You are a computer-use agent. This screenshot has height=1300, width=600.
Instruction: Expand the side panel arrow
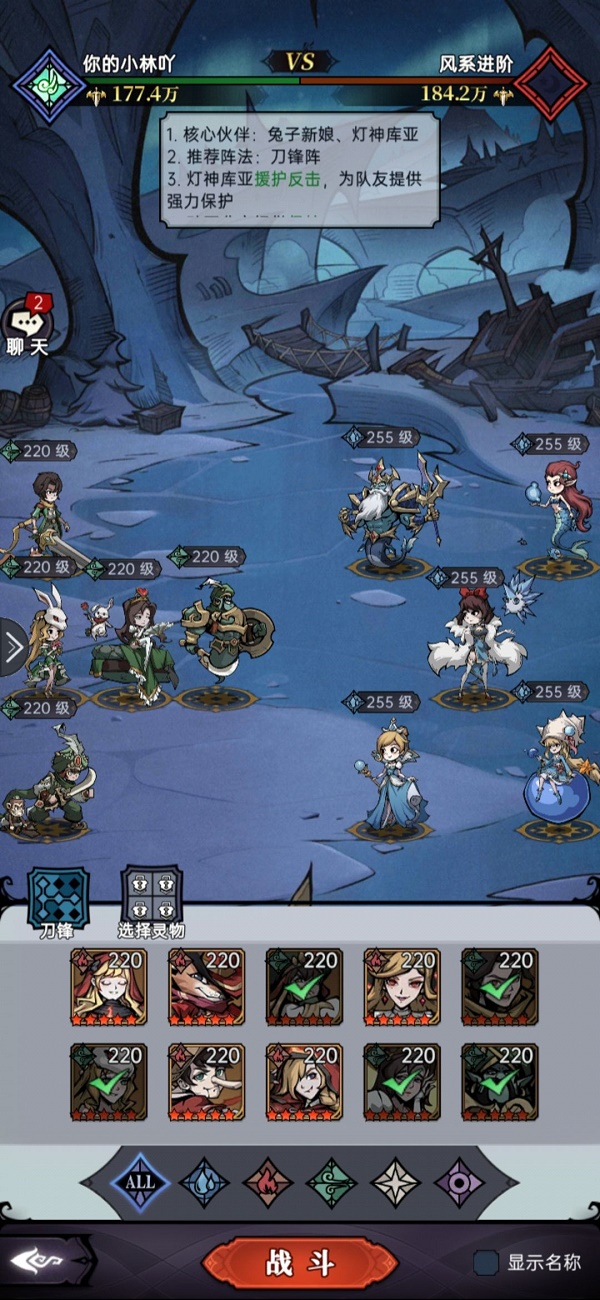pyautogui.click(x=14, y=648)
